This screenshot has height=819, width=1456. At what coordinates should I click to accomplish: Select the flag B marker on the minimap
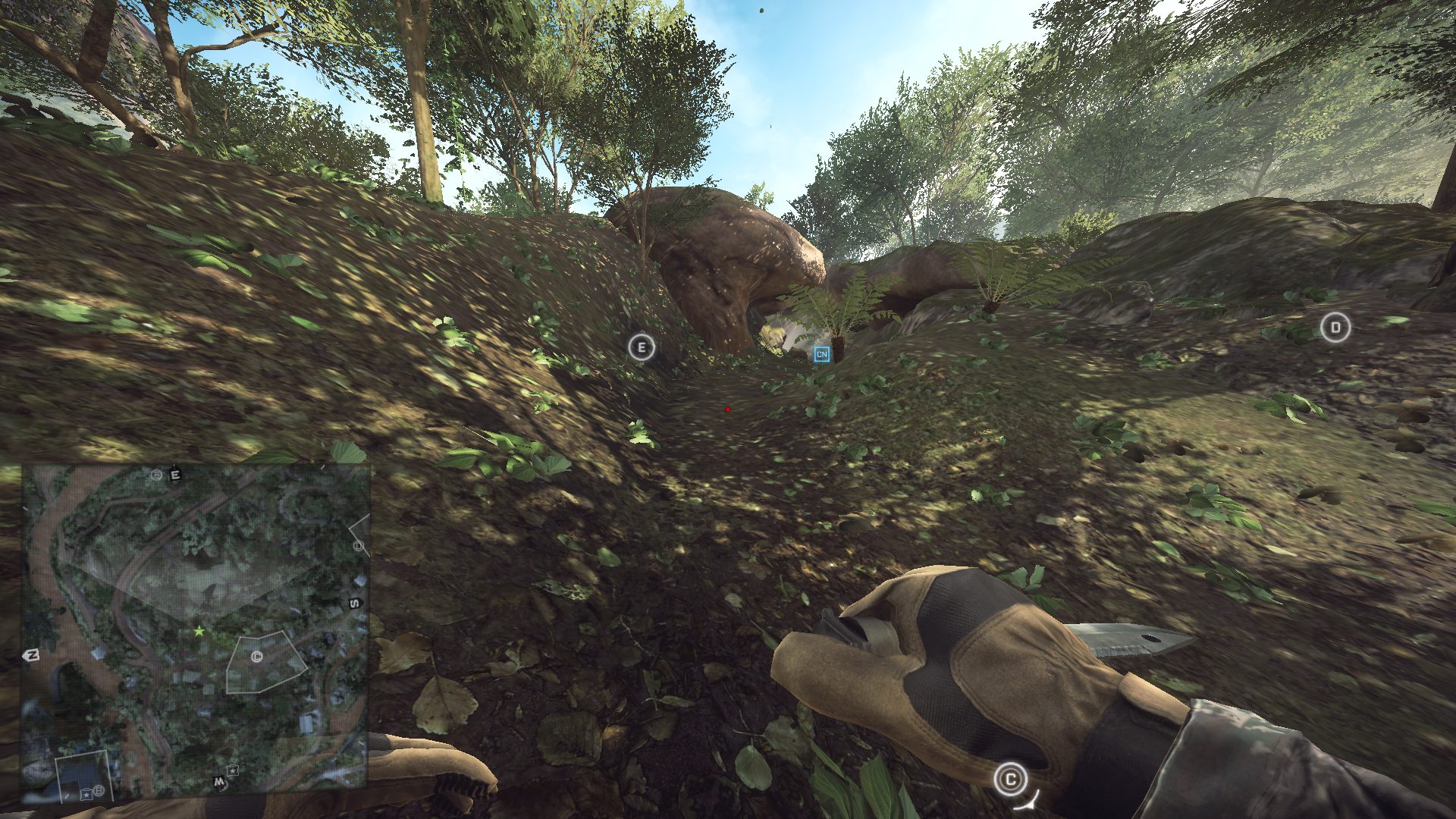click(99, 792)
